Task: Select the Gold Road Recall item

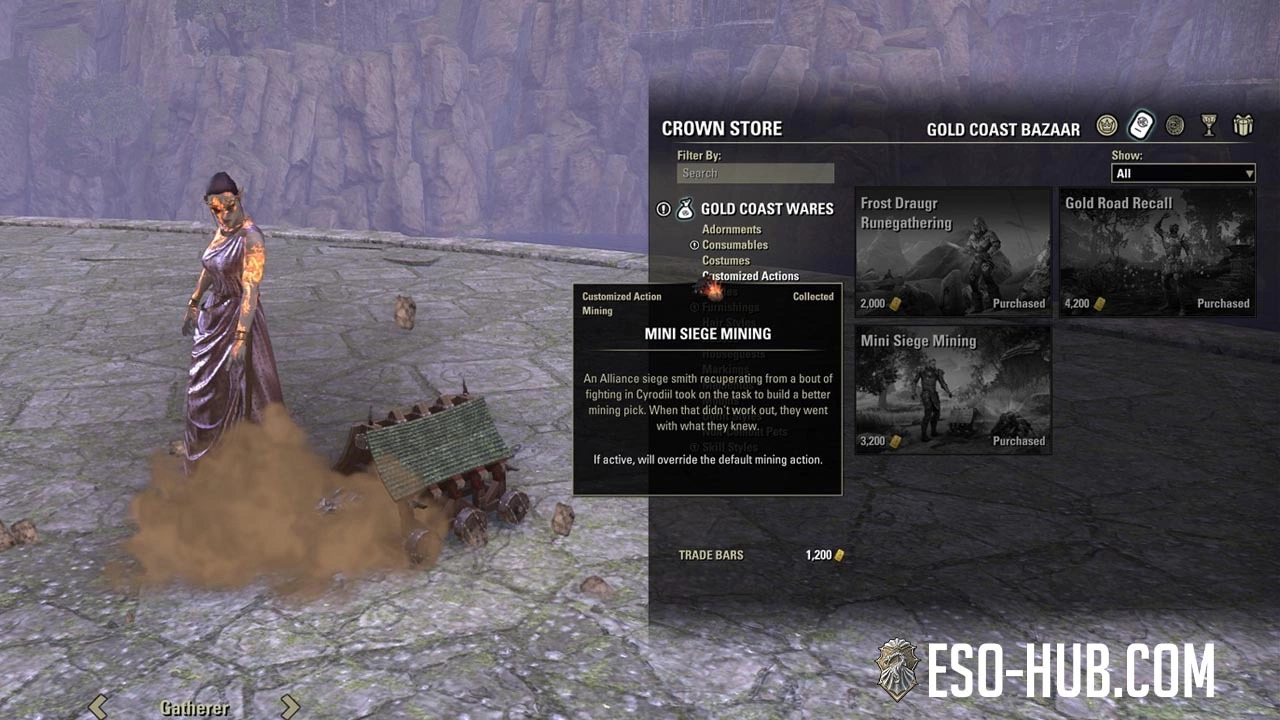Action: point(1157,251)
